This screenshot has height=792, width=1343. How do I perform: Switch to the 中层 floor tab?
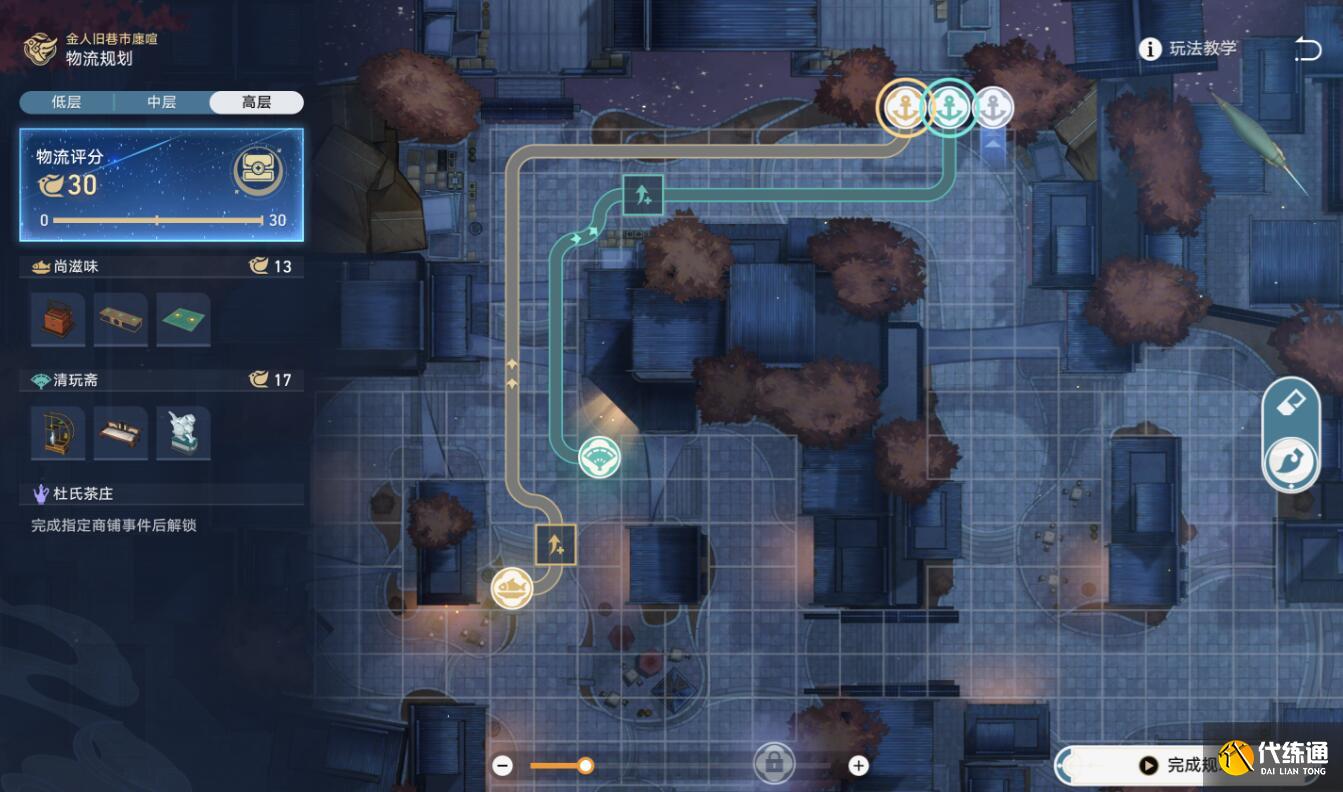coord(161,102)
